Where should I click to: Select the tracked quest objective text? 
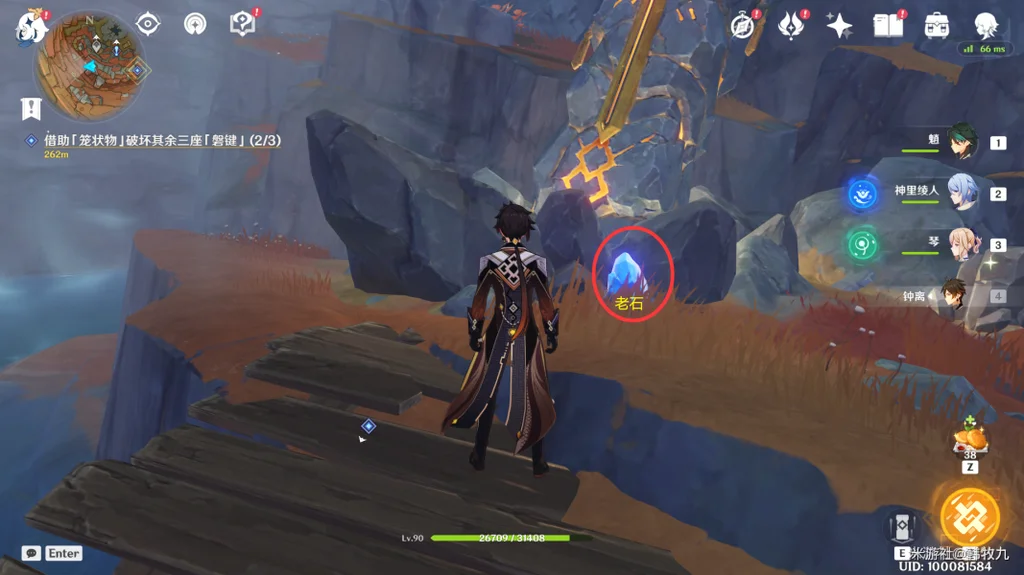pos(160,141)
